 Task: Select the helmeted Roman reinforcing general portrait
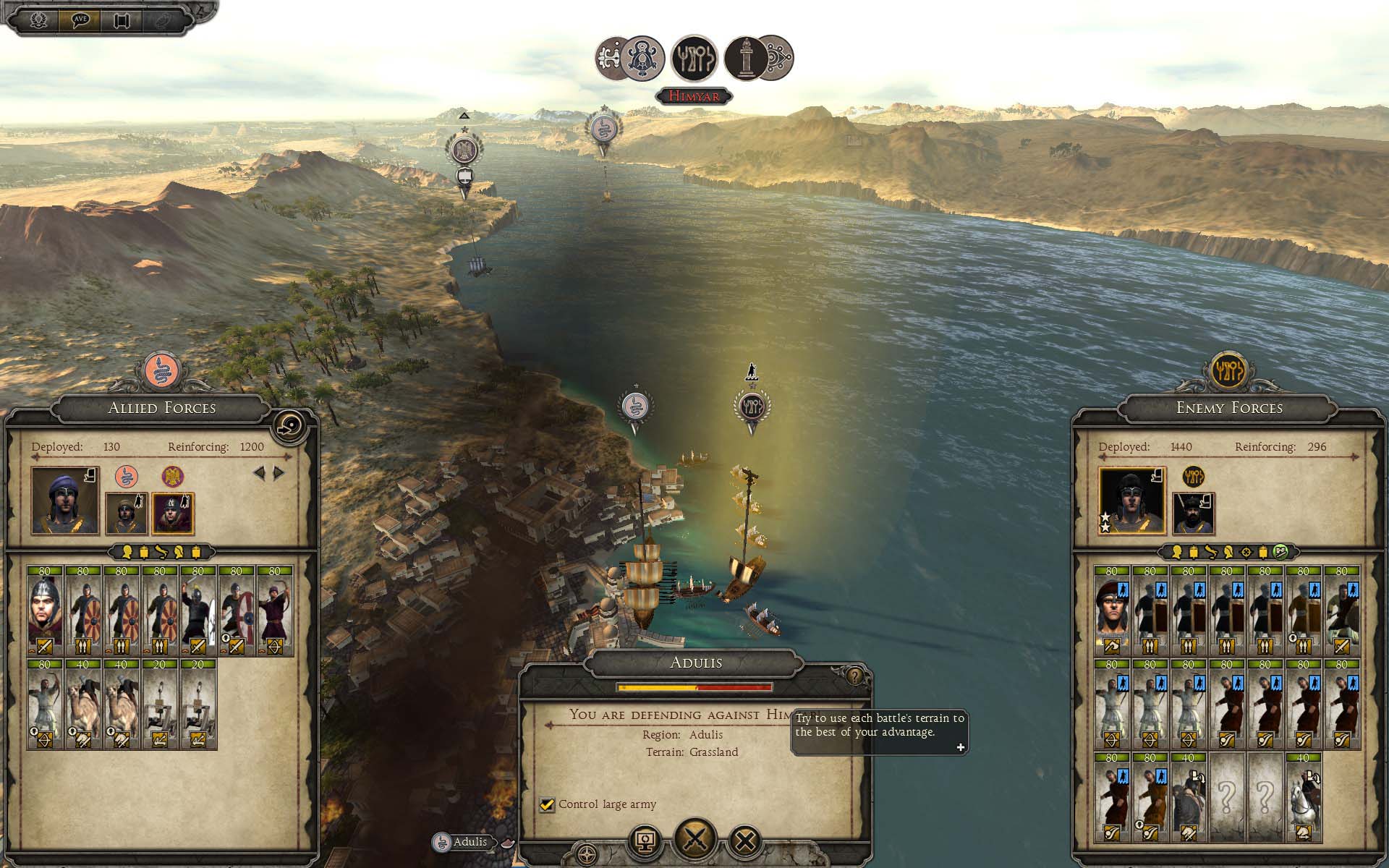pos(172,514)
